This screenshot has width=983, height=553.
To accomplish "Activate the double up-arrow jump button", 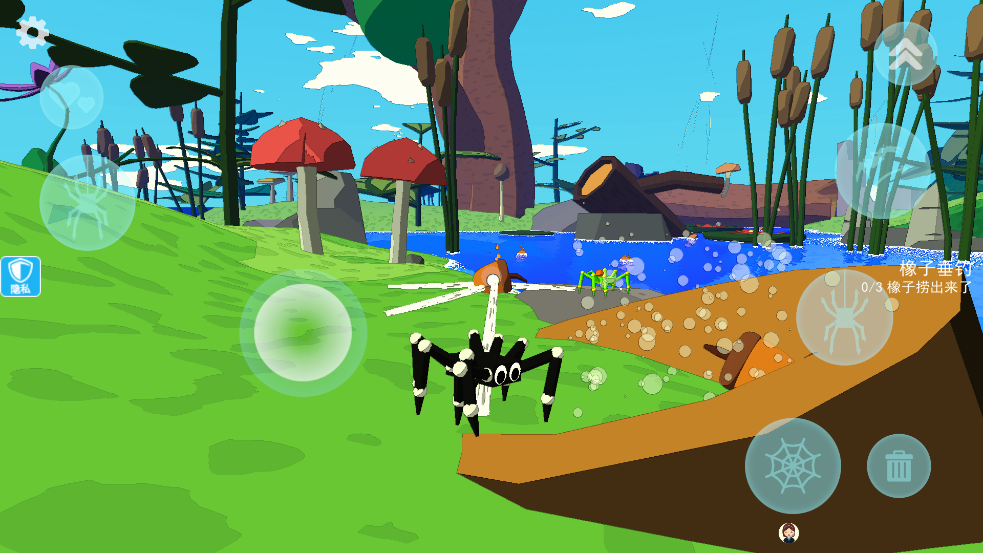I will coord(905,54).
